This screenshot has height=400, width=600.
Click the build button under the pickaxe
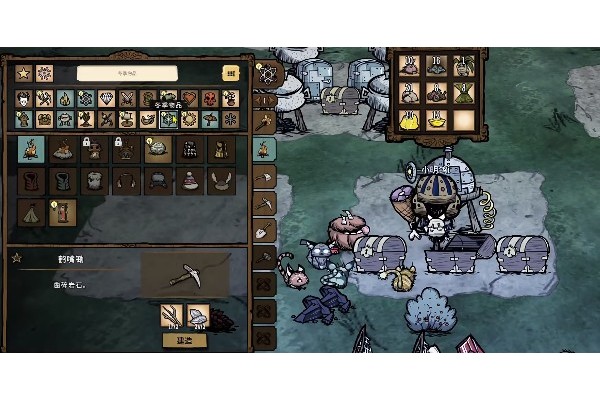pyautogui.click(x=185, y=340)
